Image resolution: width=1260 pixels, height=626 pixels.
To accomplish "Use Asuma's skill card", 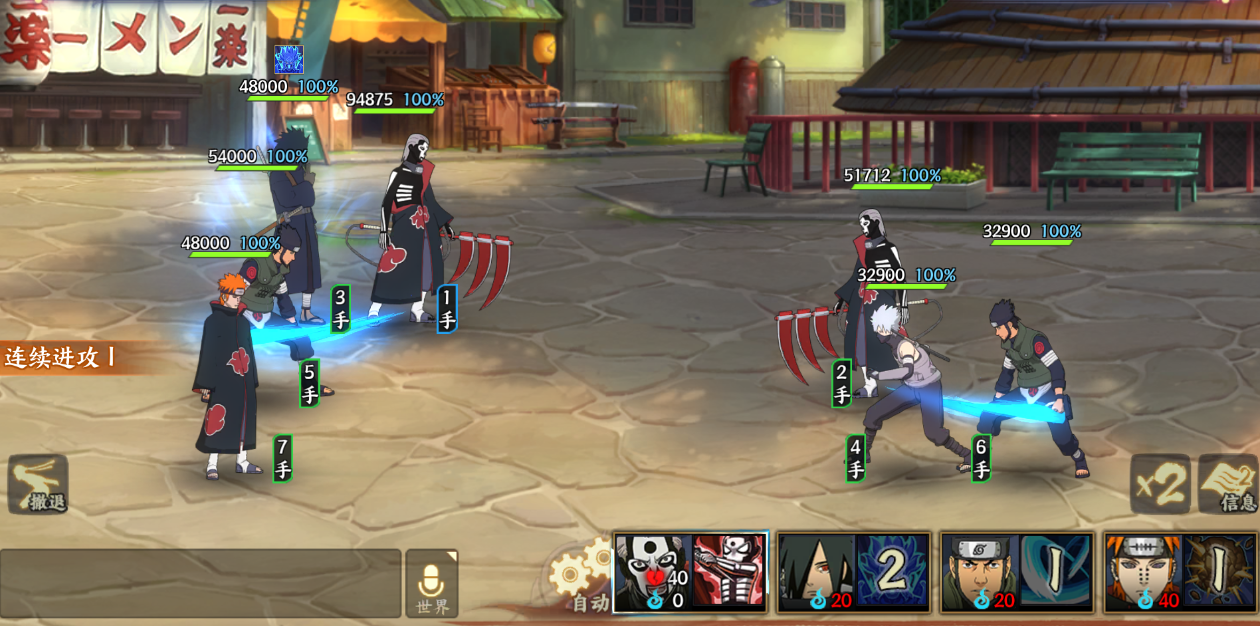I will (1018, 572).
